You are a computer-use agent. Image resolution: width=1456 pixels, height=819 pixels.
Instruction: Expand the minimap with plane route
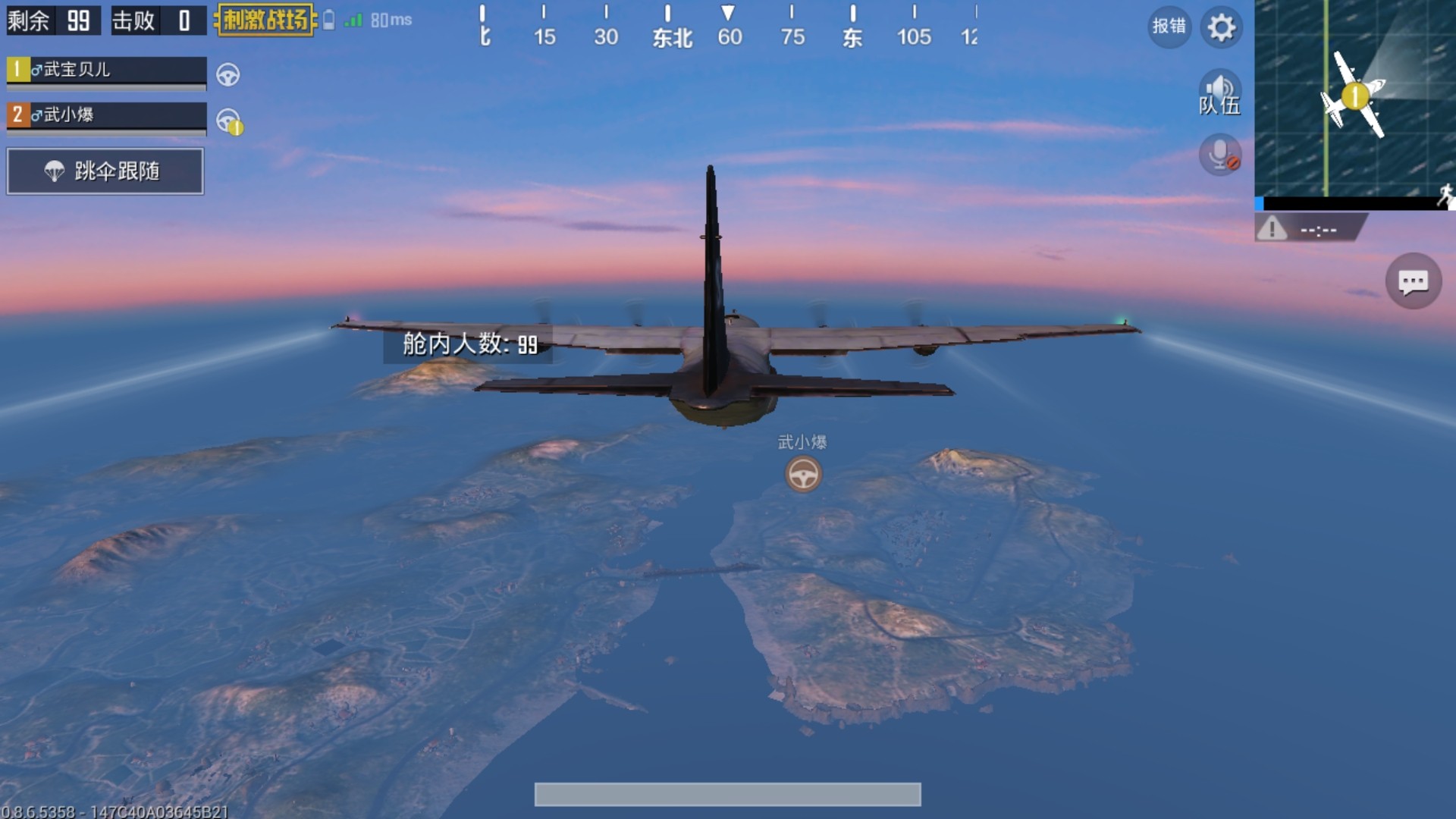(x=1354, y=99)
